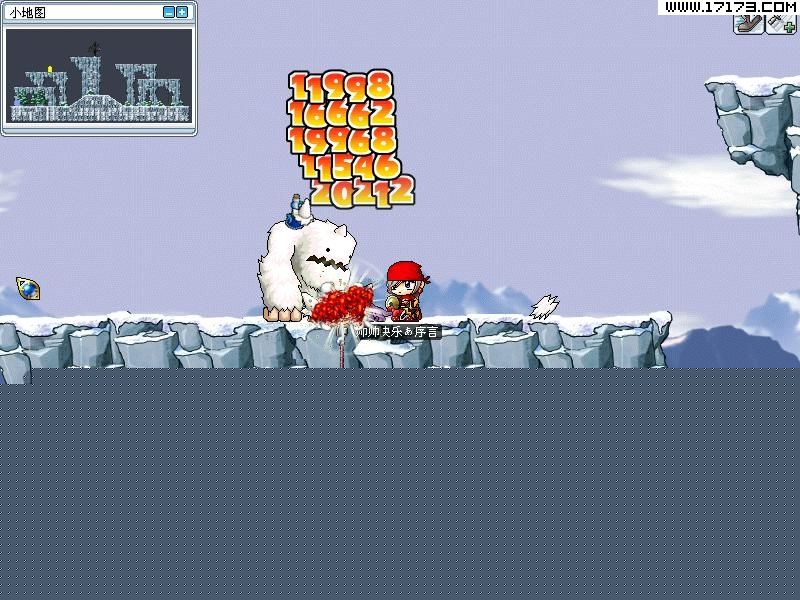Select the weapon booster buff icon
The image size is (800, 600).
[780, 24]
